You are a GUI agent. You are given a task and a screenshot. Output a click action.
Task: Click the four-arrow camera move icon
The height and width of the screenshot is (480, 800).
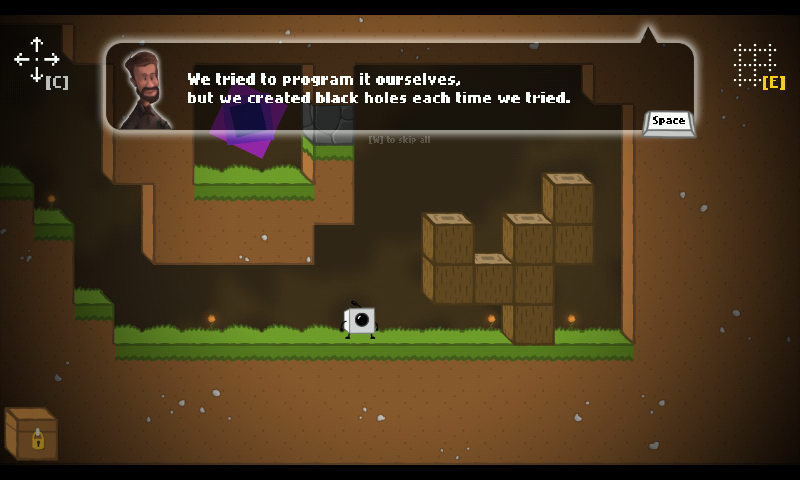coord(36,60)
